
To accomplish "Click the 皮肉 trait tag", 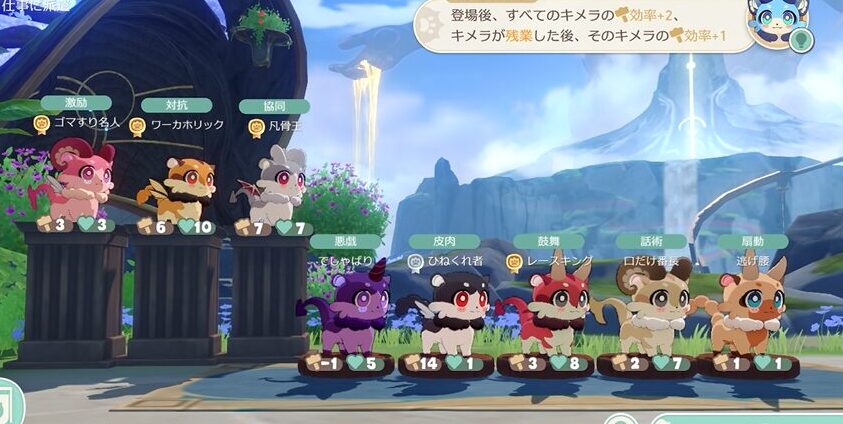I will click(444, 242).
